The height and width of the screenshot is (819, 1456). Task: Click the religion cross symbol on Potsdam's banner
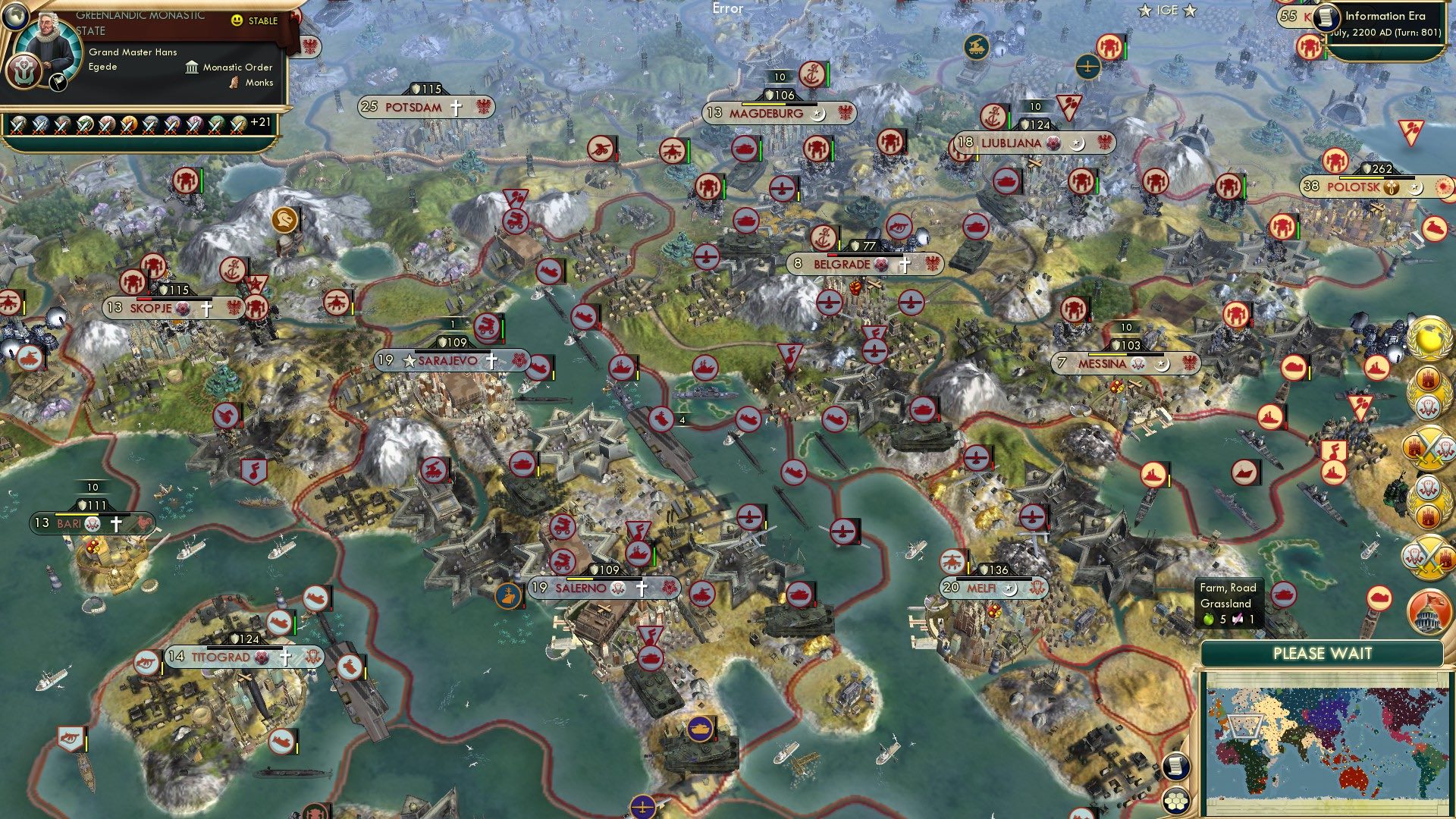[456, 108]
